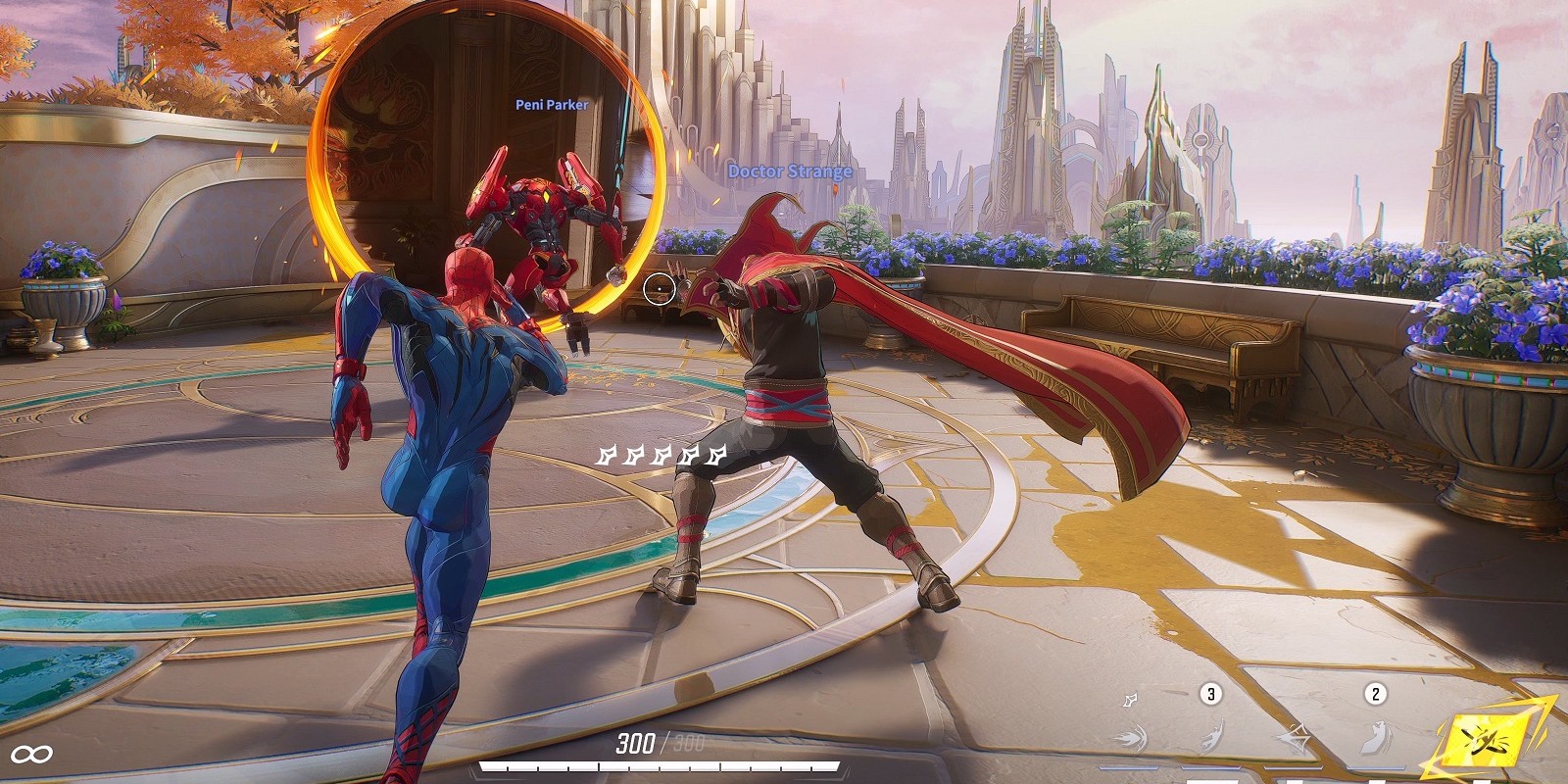This screenshot has width=1568, height=784.
Task: Click the small web-shooter icon above the abilities
Action: tap(1129, 701)
